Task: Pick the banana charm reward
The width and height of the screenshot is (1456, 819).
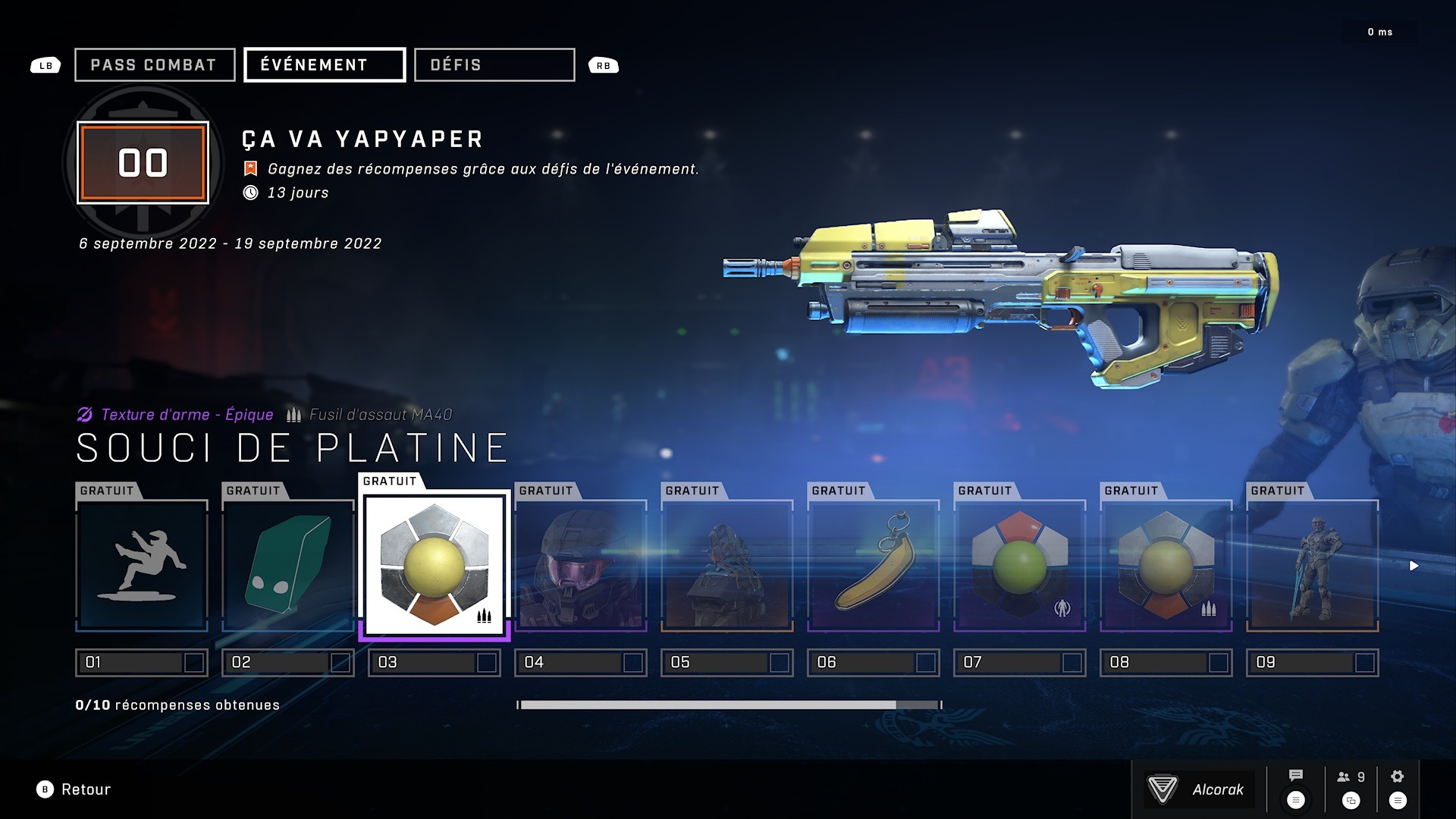Action: coord(874,566)
